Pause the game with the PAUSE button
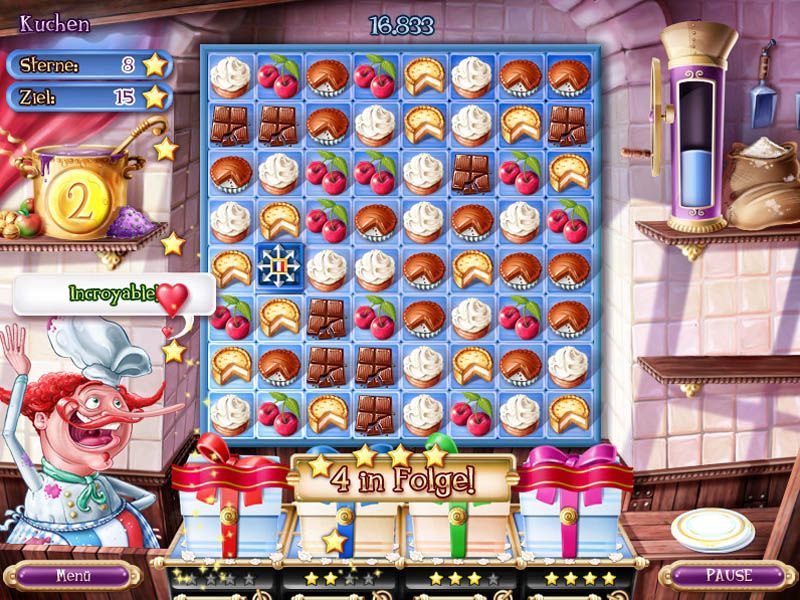This screenshot has width=800, height=600. click(727, 576)
